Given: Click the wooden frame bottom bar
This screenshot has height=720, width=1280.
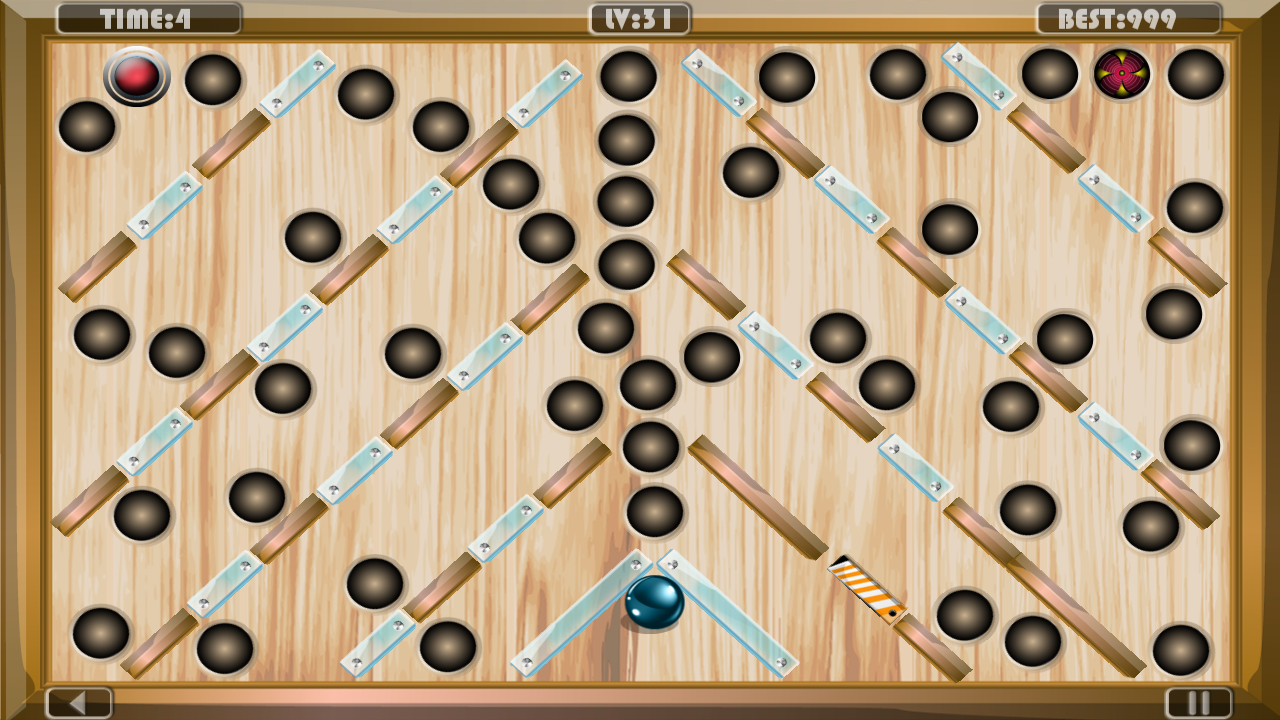Looking at the screenshot, I should pos(640,695).
